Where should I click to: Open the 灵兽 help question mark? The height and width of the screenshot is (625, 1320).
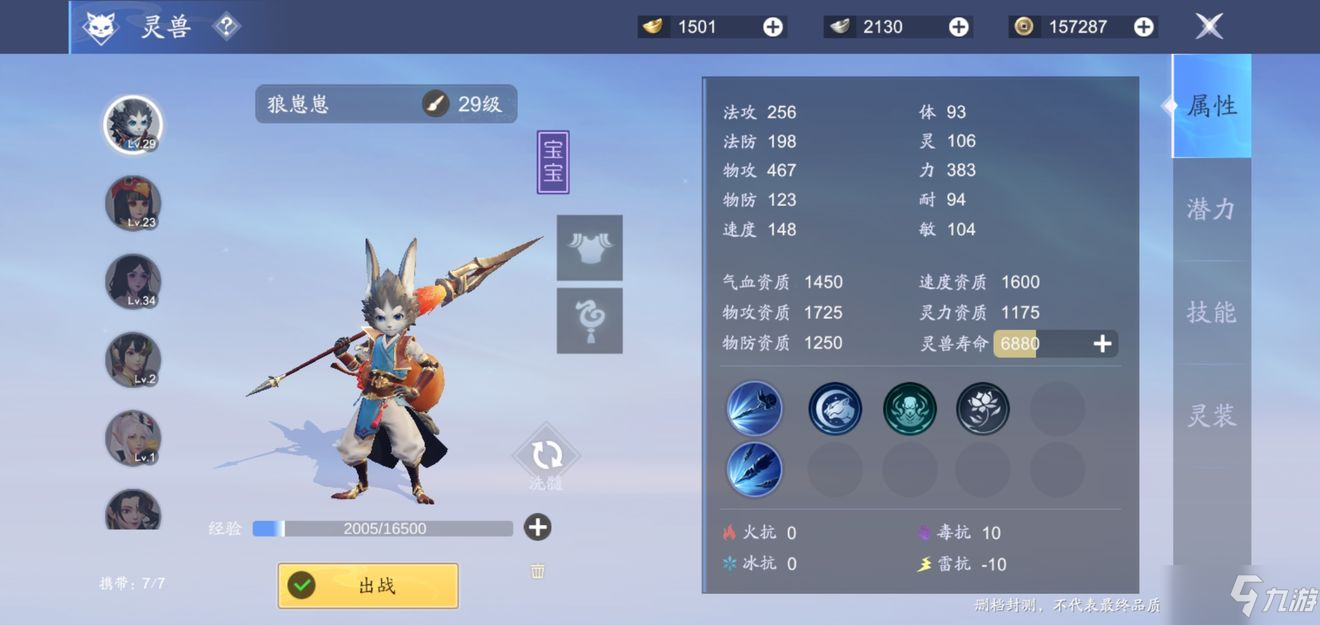click(x=227, y=27)
